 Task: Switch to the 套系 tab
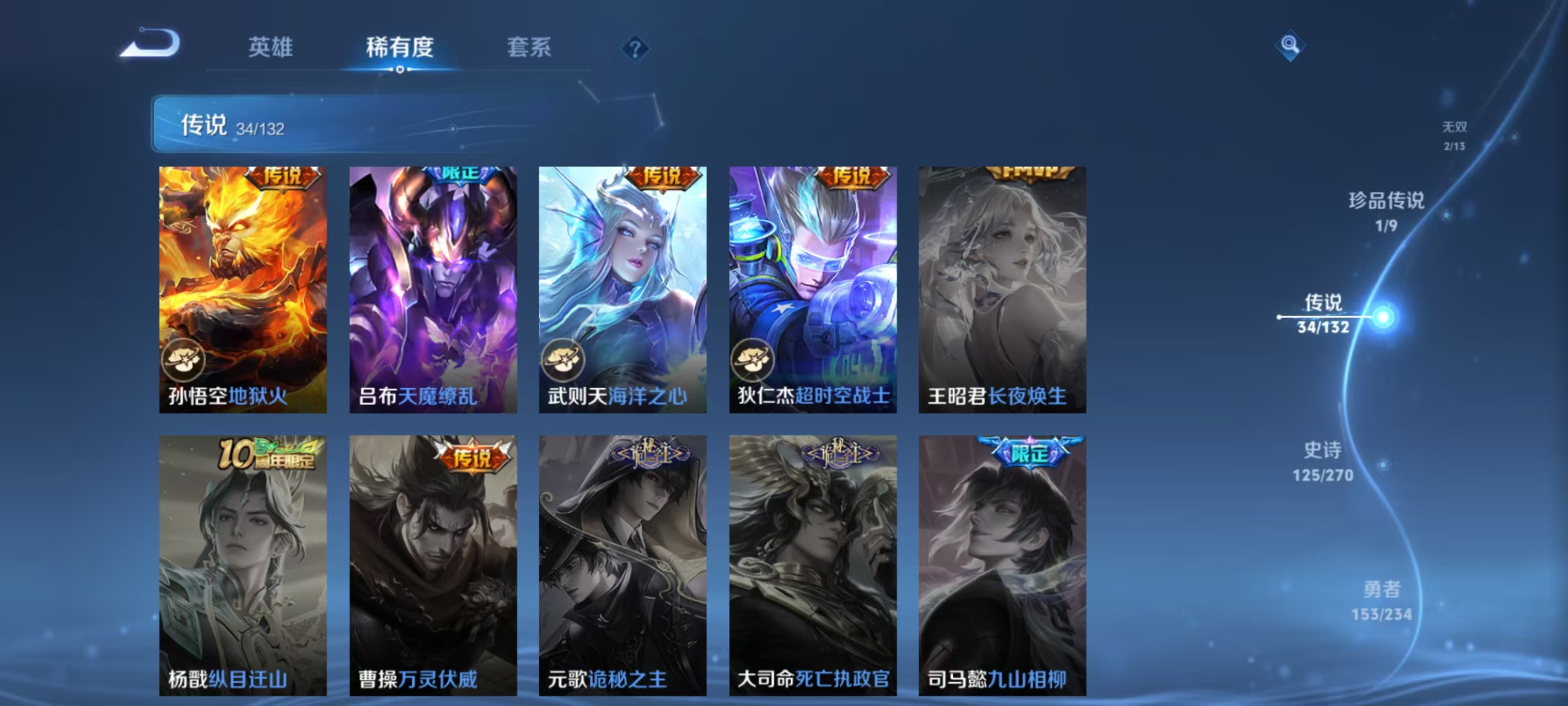(528, 49)
